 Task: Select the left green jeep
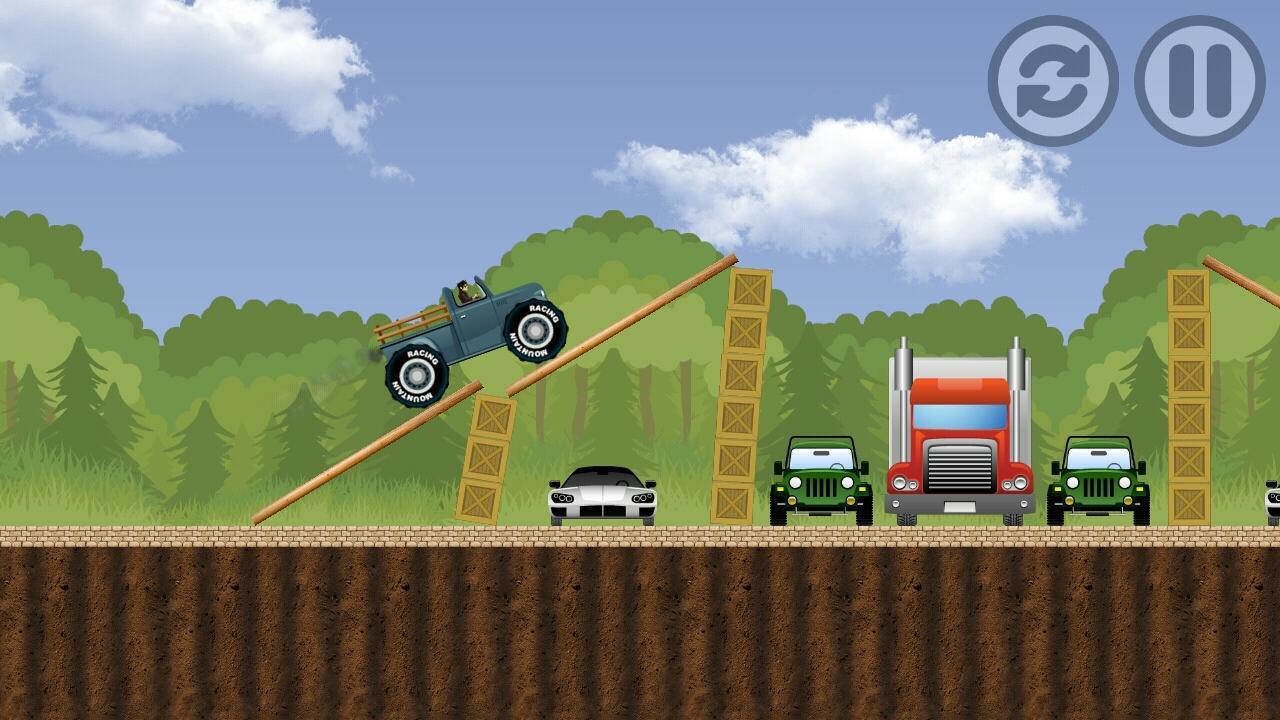[820, 480]
